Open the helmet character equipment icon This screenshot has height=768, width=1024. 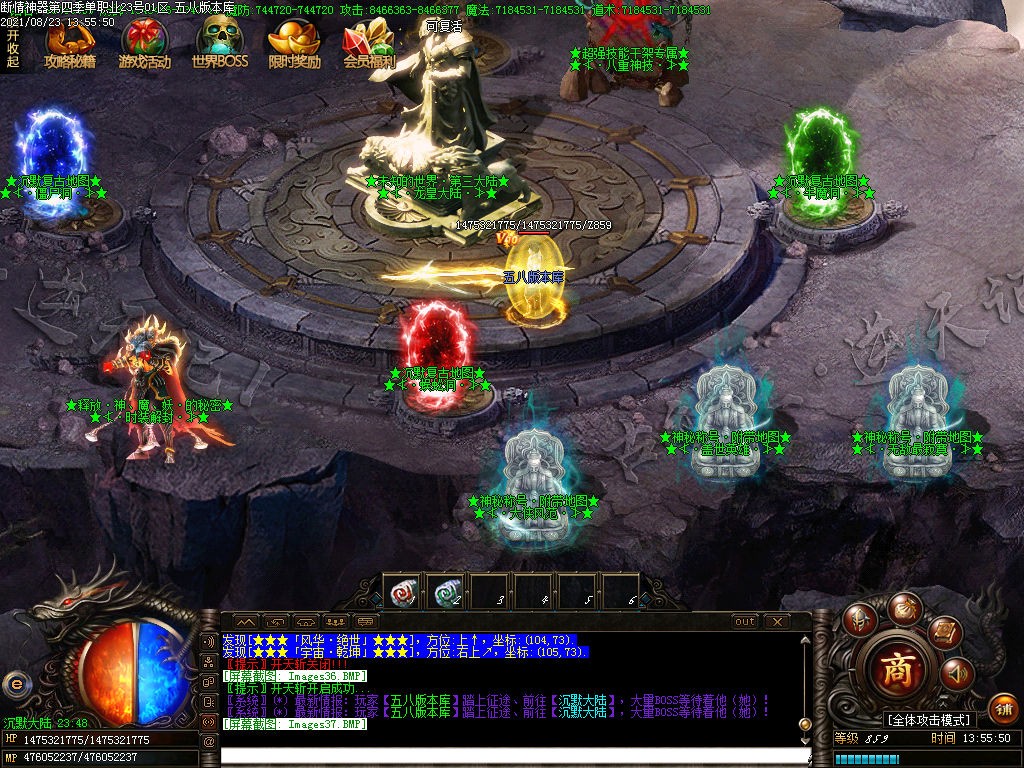point(858,620)
